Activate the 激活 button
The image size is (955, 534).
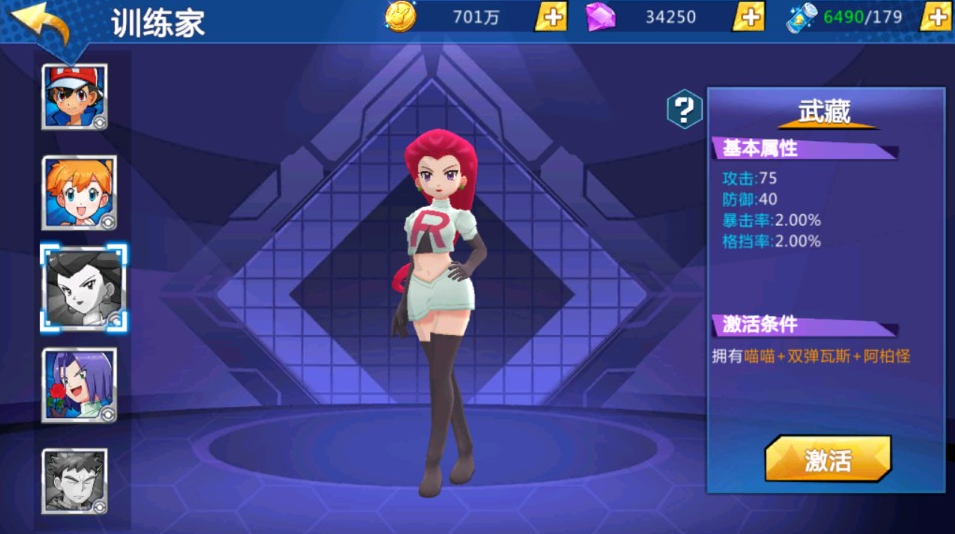(x=827, y=460)
